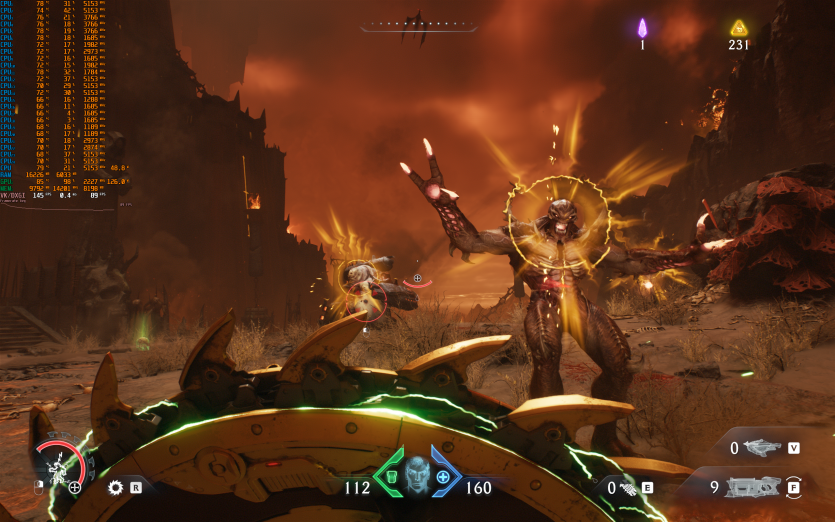Activate the shield saw gear icon
This screenshot has height=522, width=835.
click(116, 488)
